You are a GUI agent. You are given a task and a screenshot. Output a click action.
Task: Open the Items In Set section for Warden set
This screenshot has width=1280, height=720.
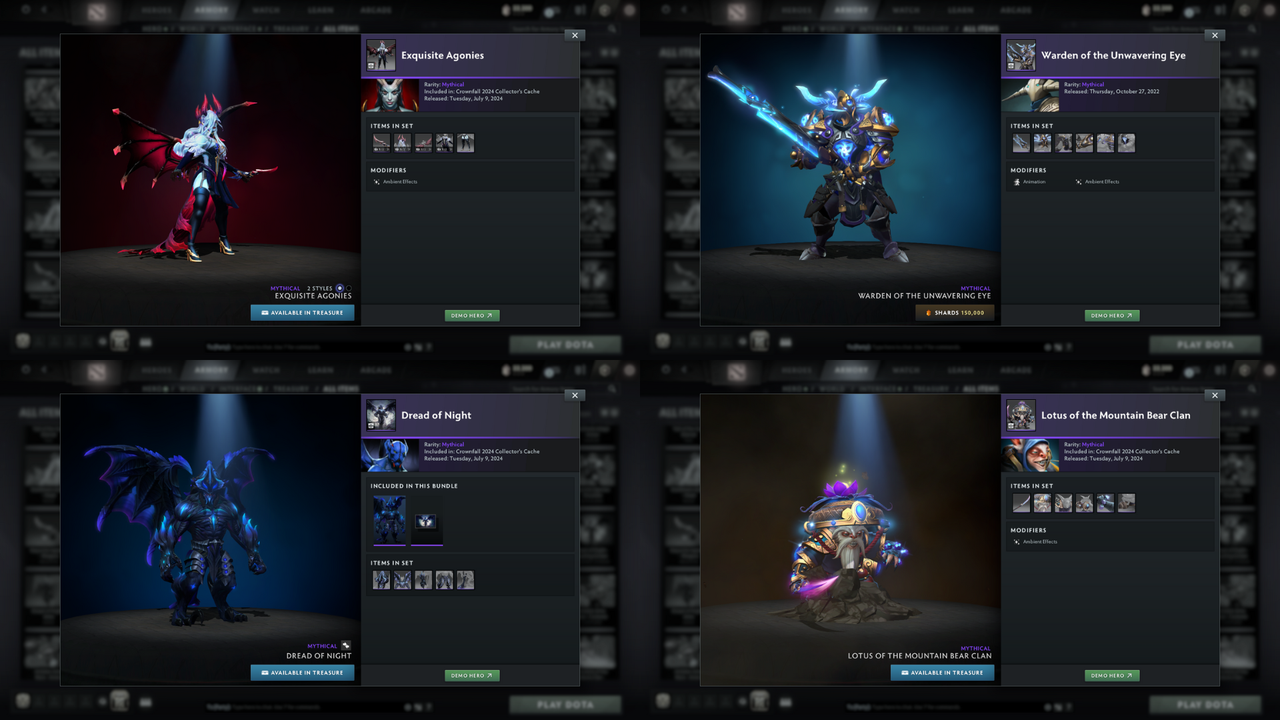pos(1030,126)
